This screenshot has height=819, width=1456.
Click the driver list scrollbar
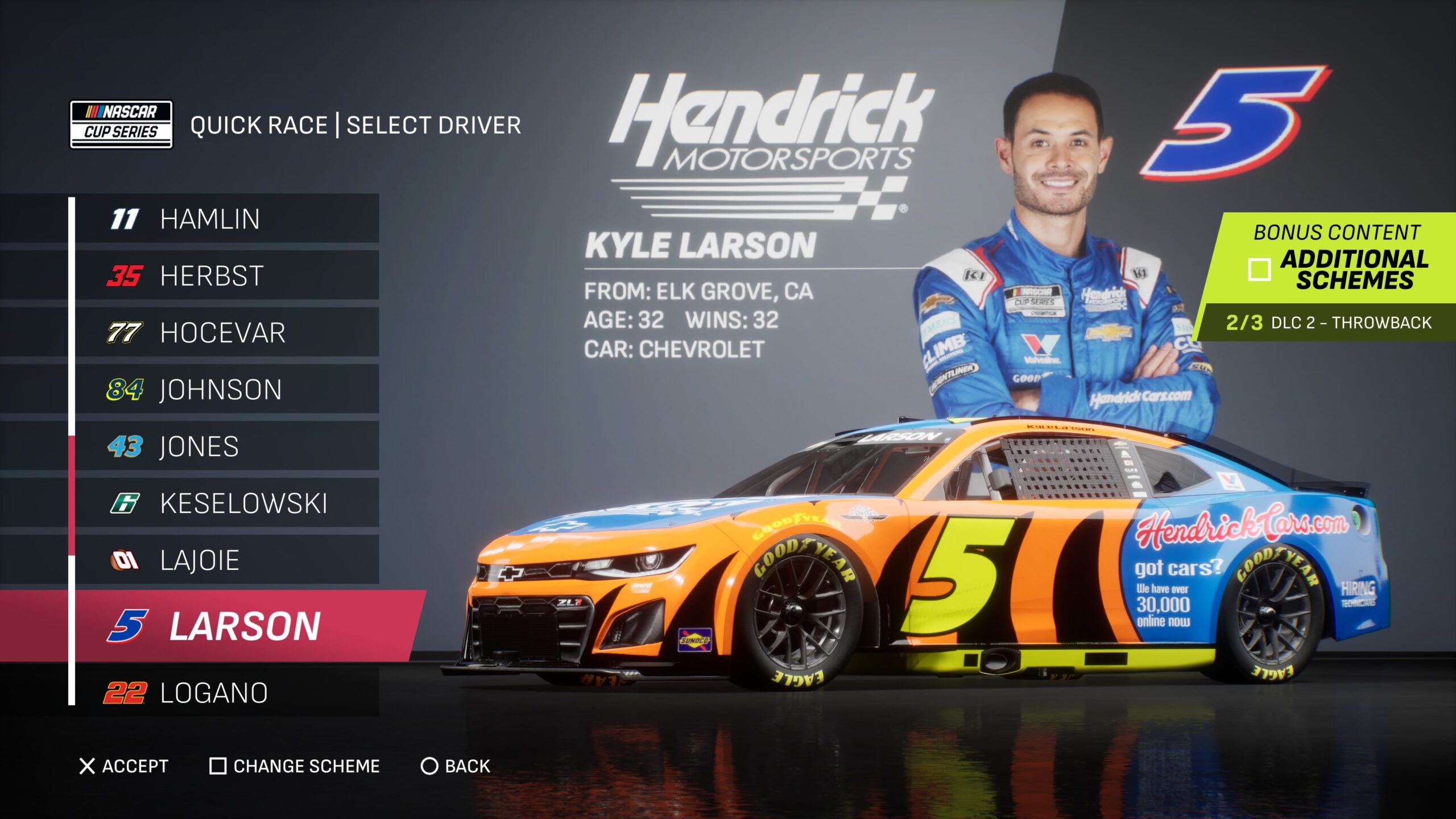(x=72, y=495)
